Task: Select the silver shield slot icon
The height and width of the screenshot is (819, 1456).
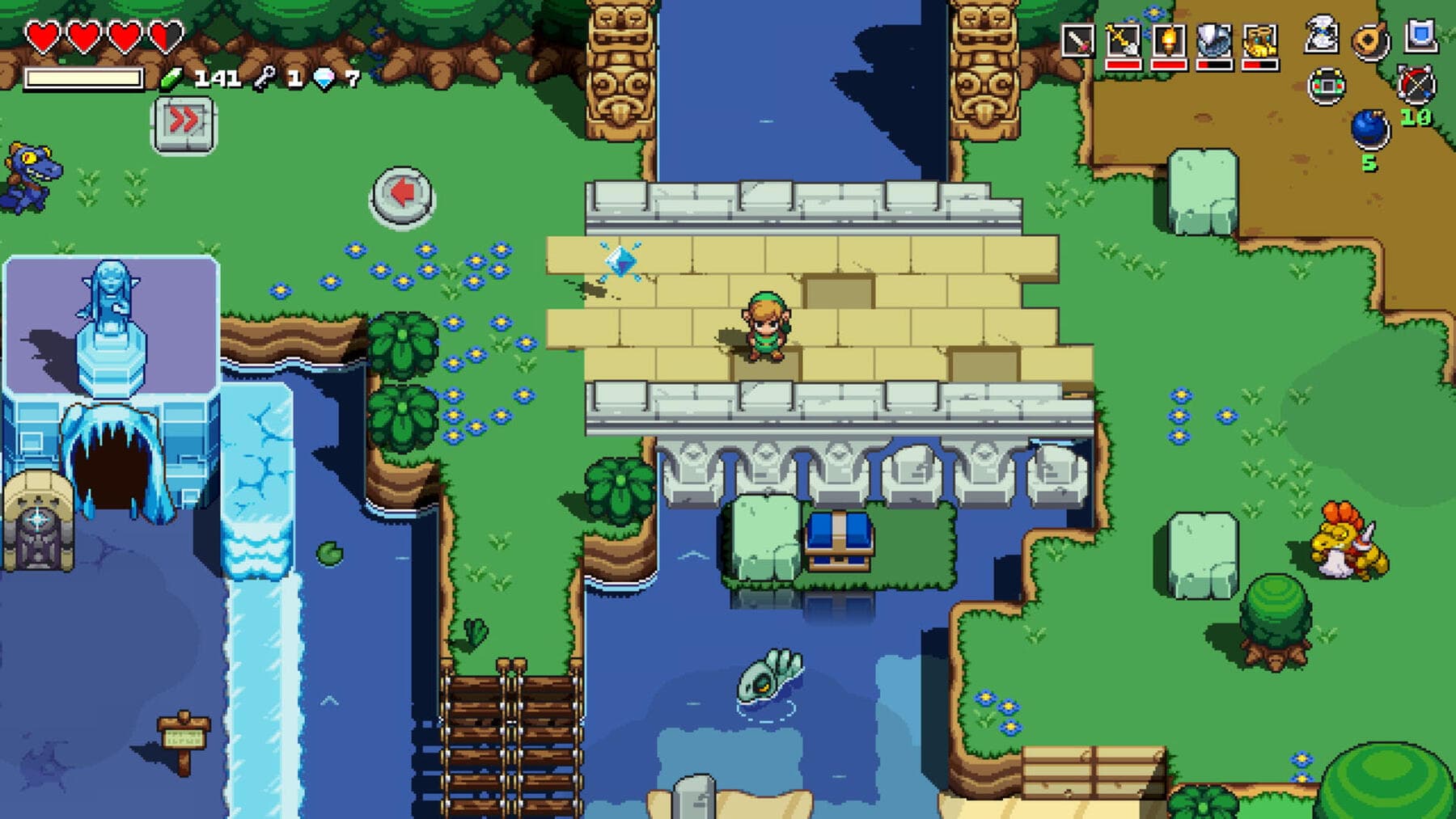Action: pos(1214,38)
